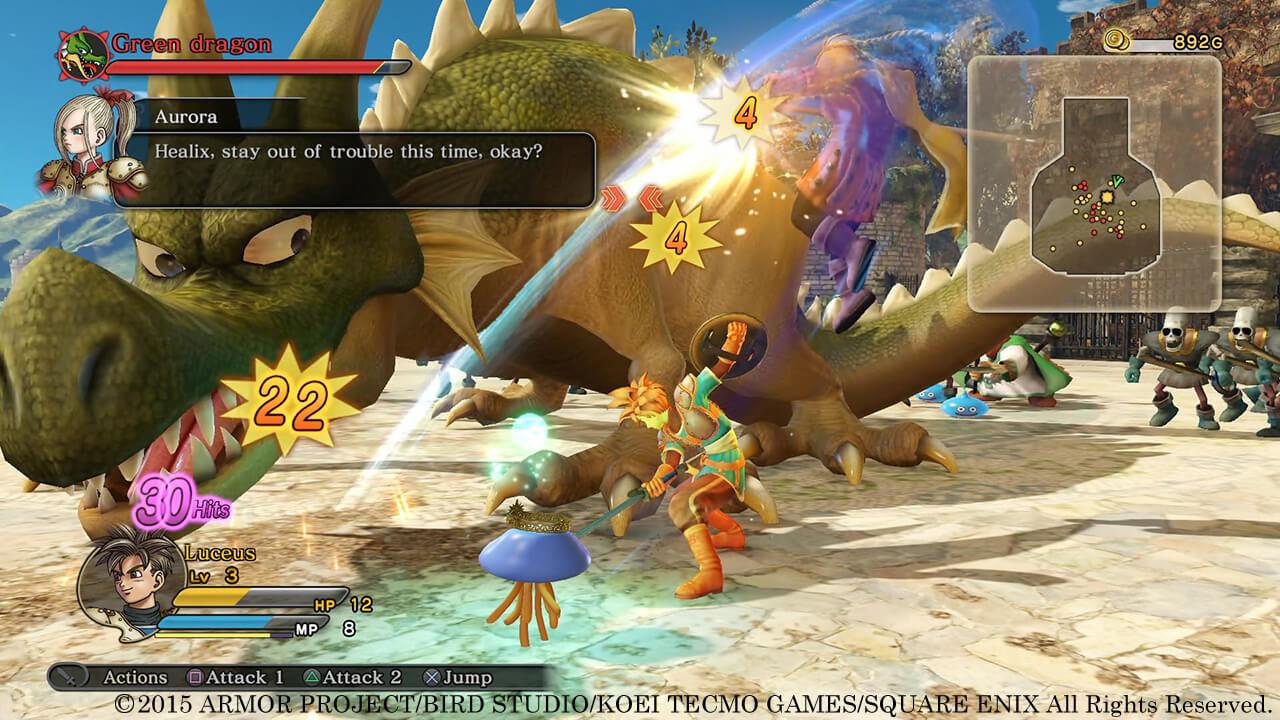1280x720 pixels.
Task: Select Luceus's character portrait
Action: click(x=124, y=584)
